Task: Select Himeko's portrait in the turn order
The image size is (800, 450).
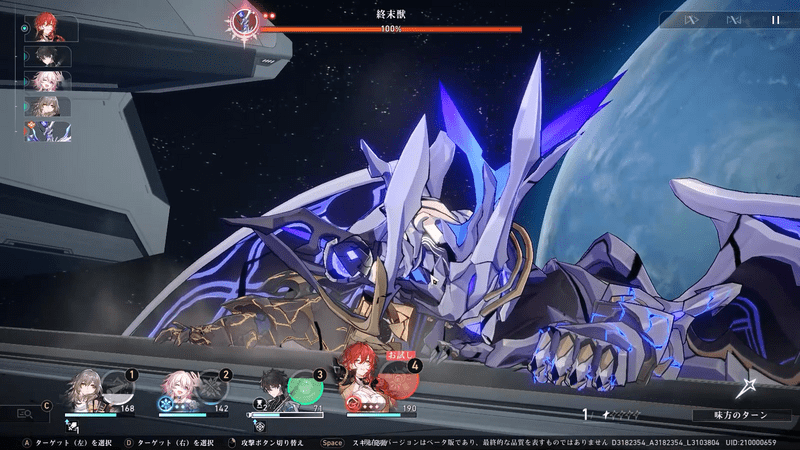Action: [46, 27]
